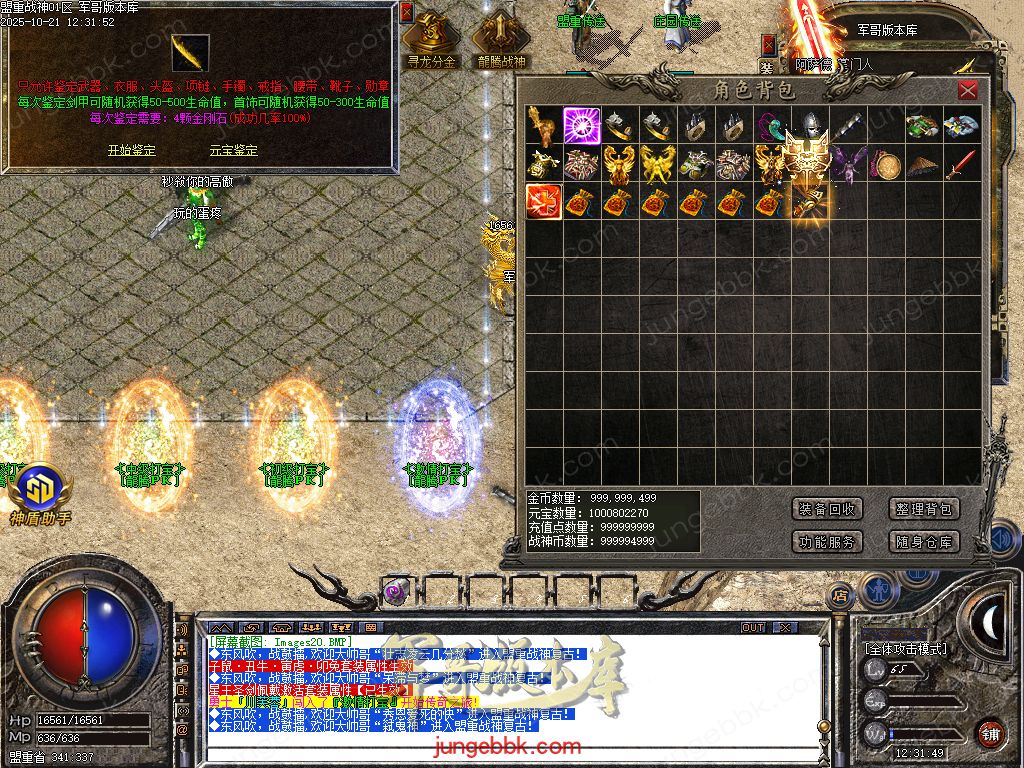The image size is (1024, 768).
Task: Open the 麒麟战神 feature icon
Action: (500, 40)
